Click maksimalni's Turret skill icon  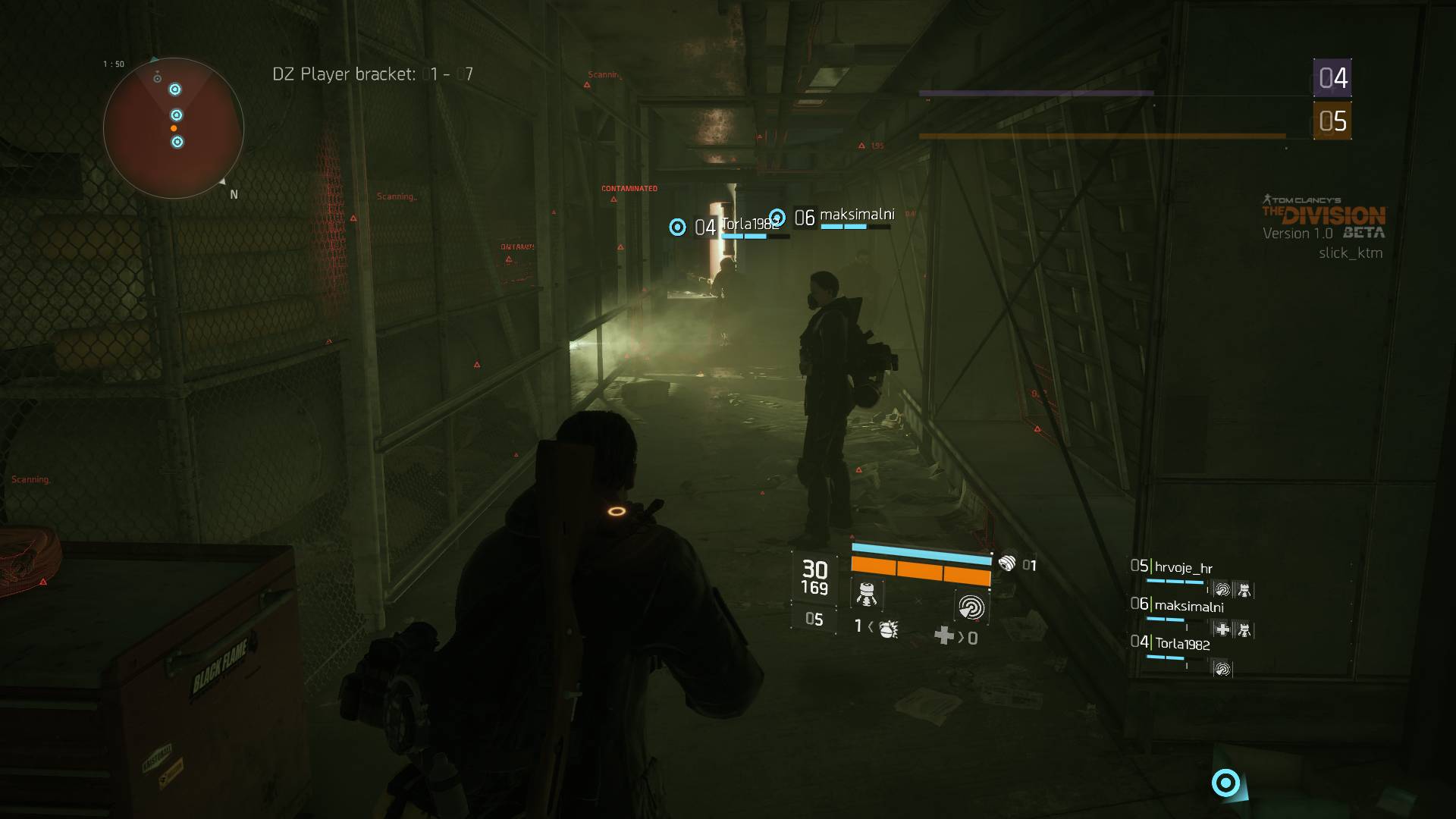1244,629
